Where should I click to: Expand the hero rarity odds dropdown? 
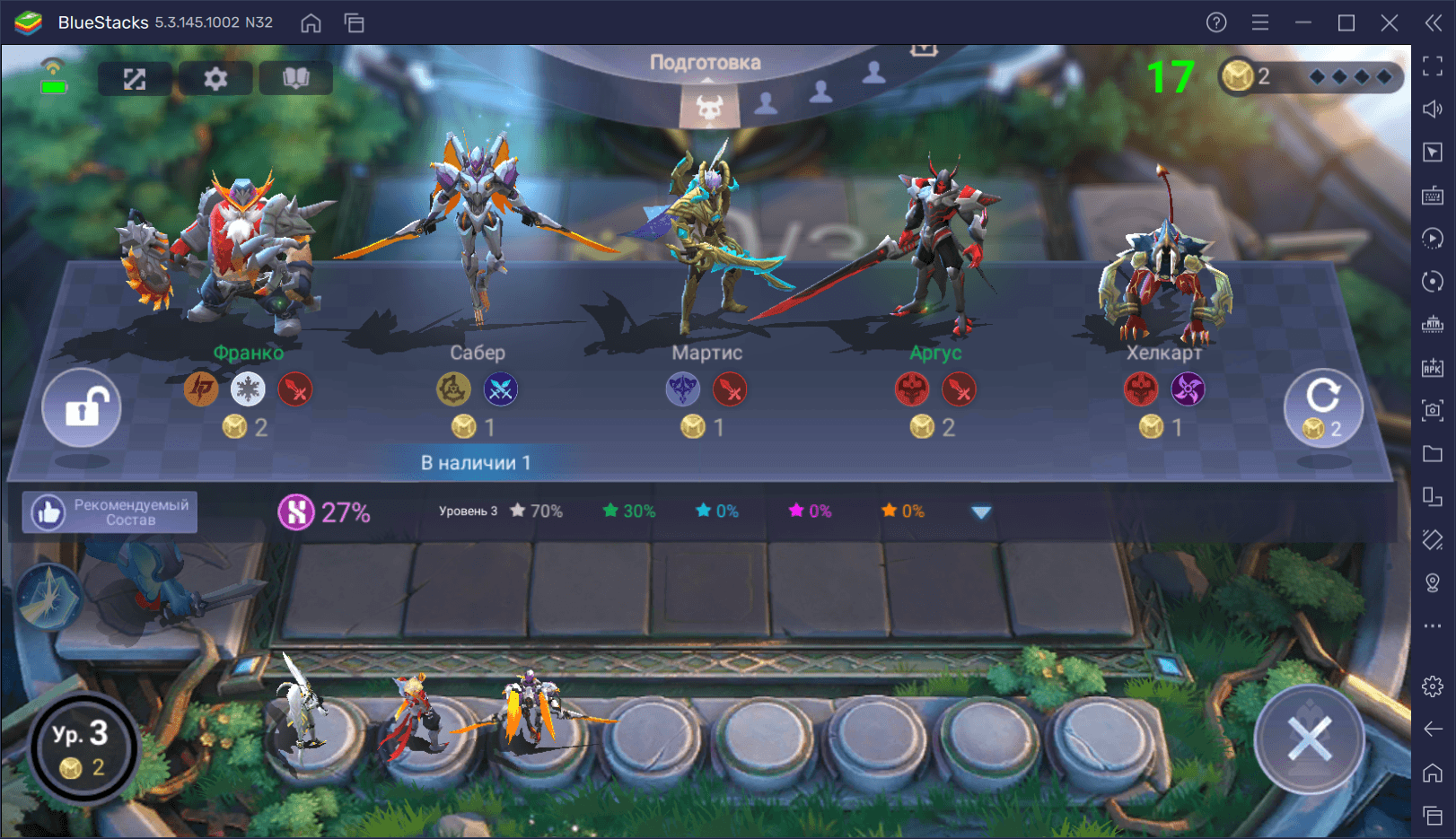point(981,512)
